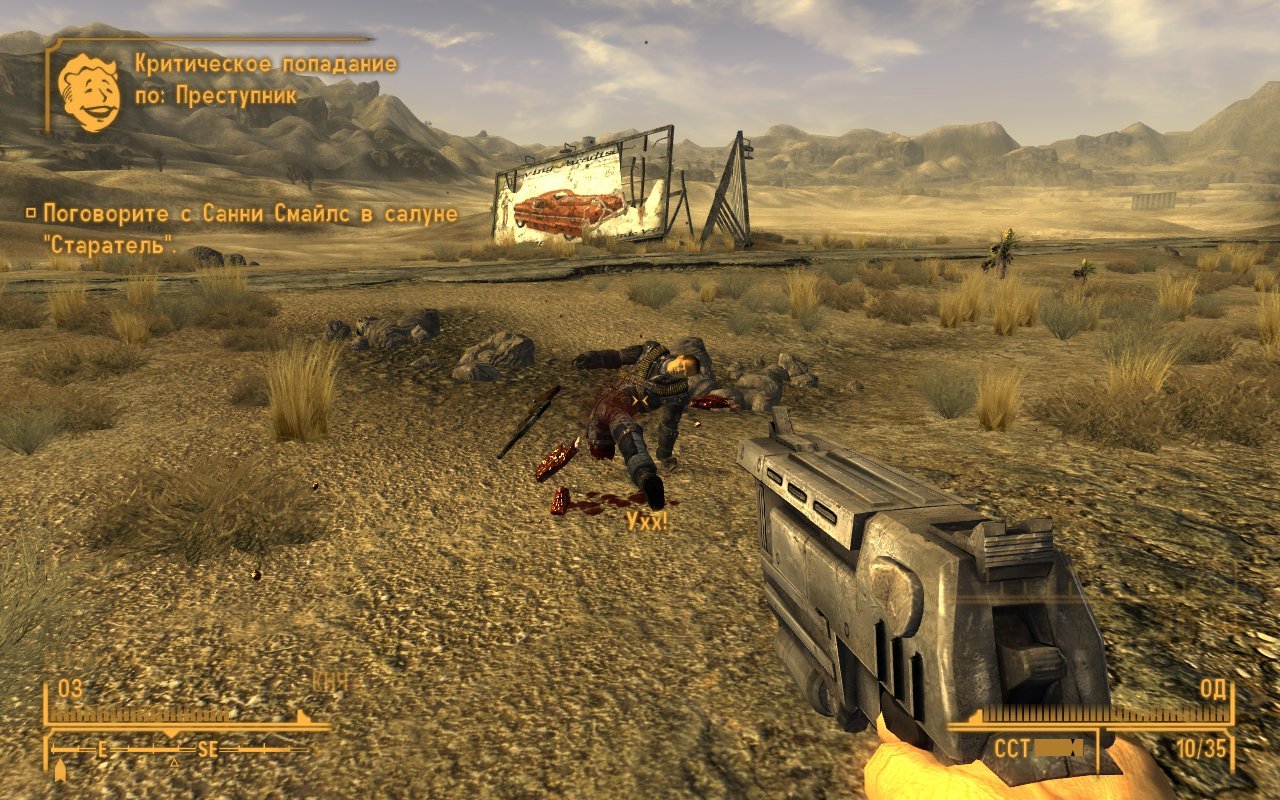Click the CCT ammo type indicator
Screen dimensions: 1280x800
click(1011, 747)
